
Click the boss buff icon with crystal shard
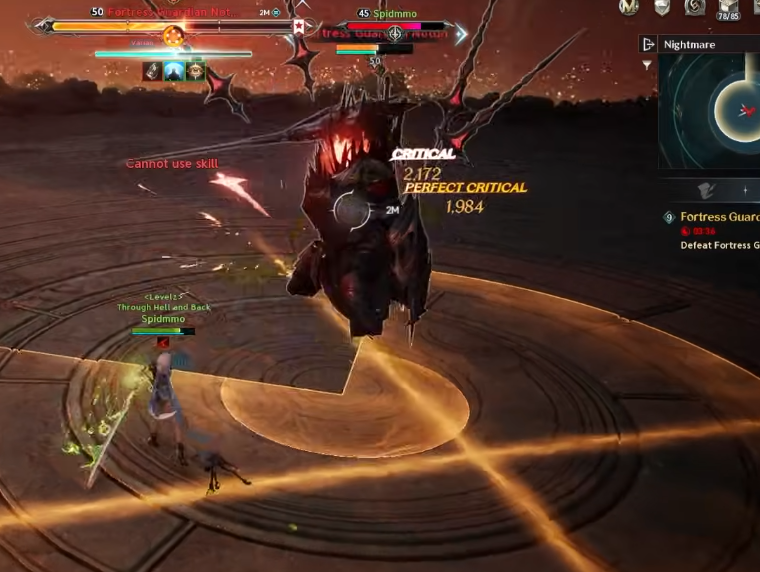click(152, 71)
